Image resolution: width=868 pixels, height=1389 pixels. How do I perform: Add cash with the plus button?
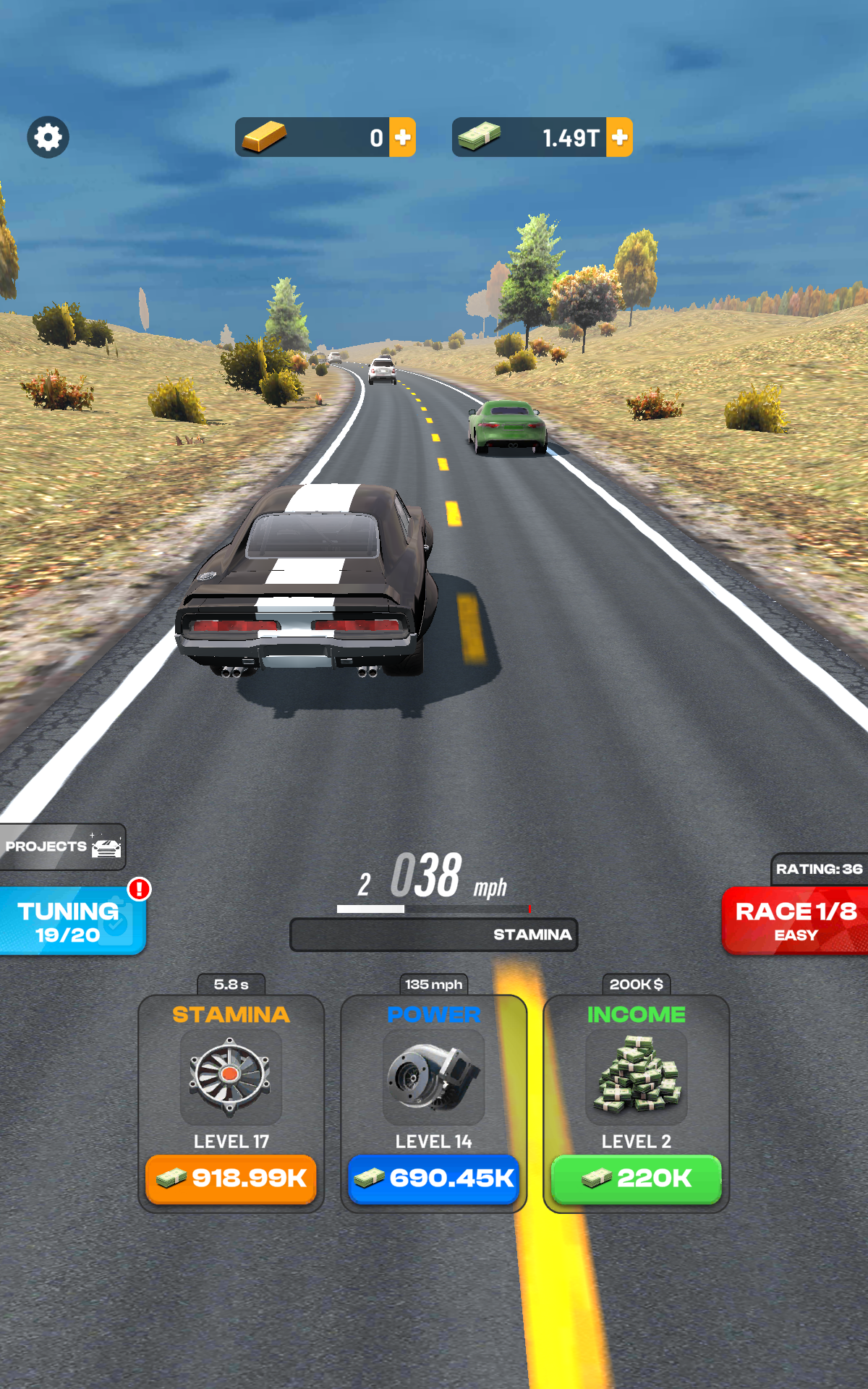(619, 137)
